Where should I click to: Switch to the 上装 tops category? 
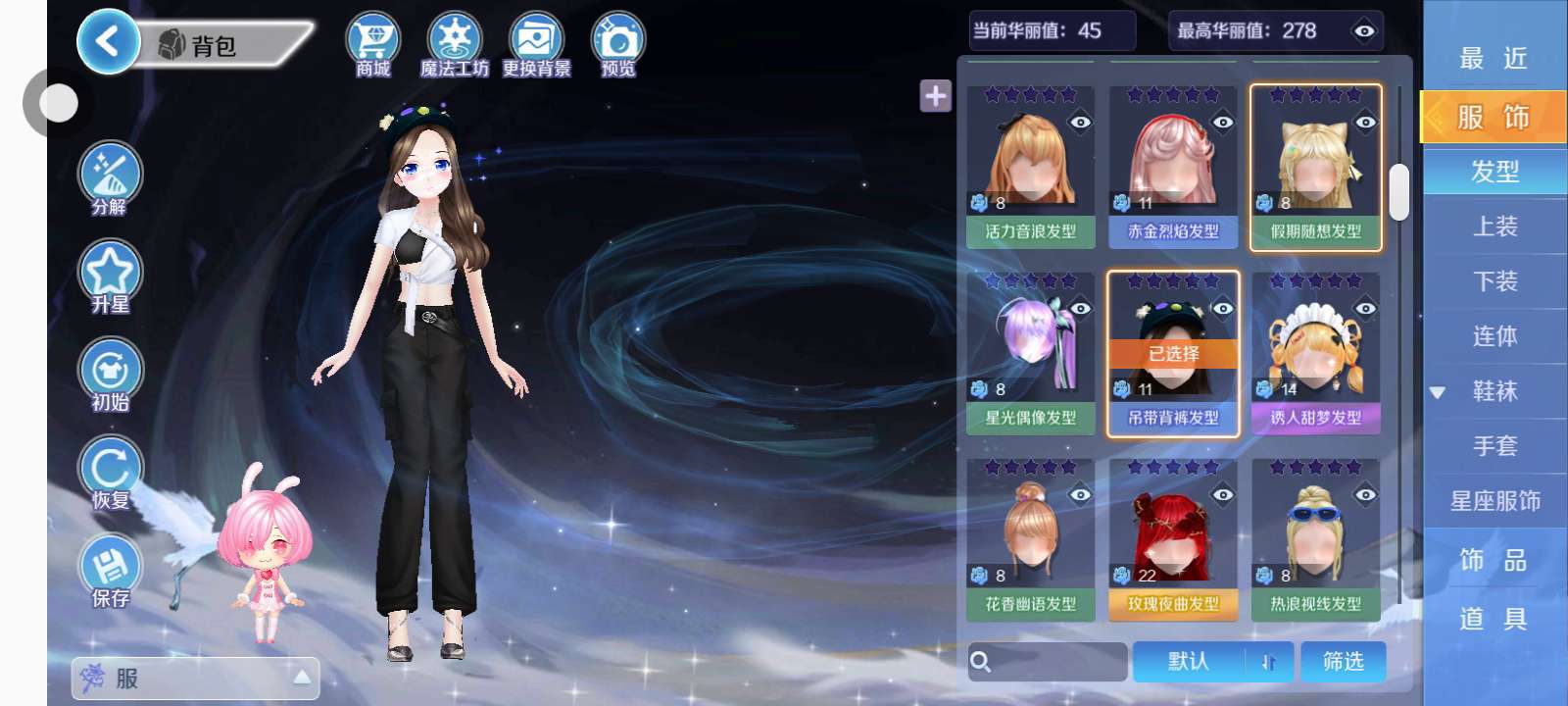(x=1494, y=227)
